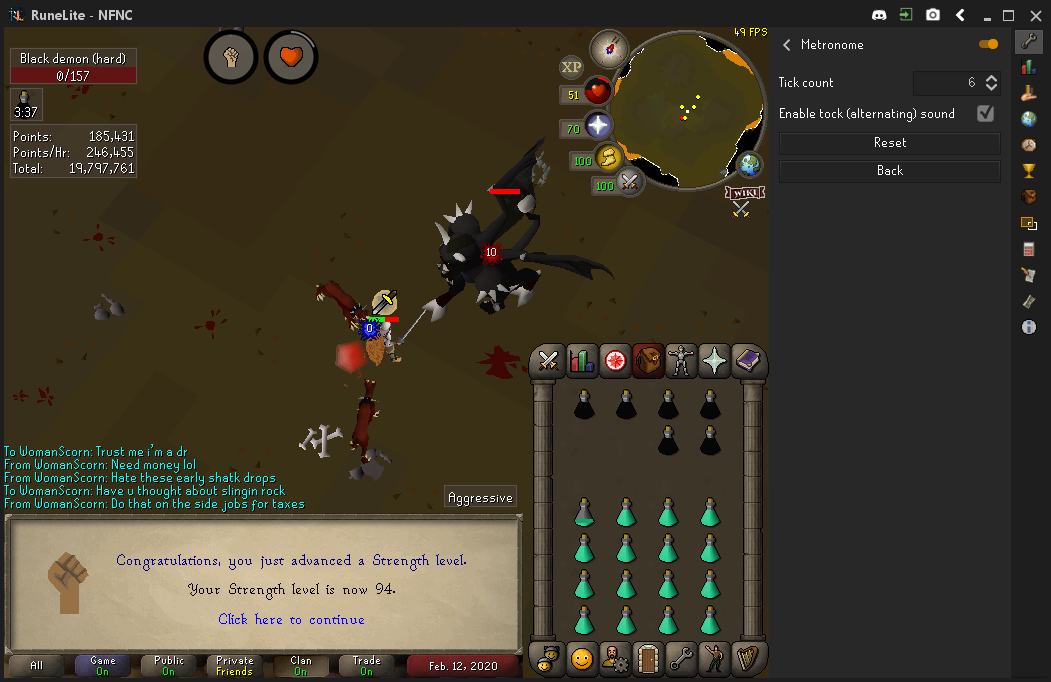Click here to continue the level-up dialogue
Viewport: 1051px width, 682px height.
click(291, 619)
